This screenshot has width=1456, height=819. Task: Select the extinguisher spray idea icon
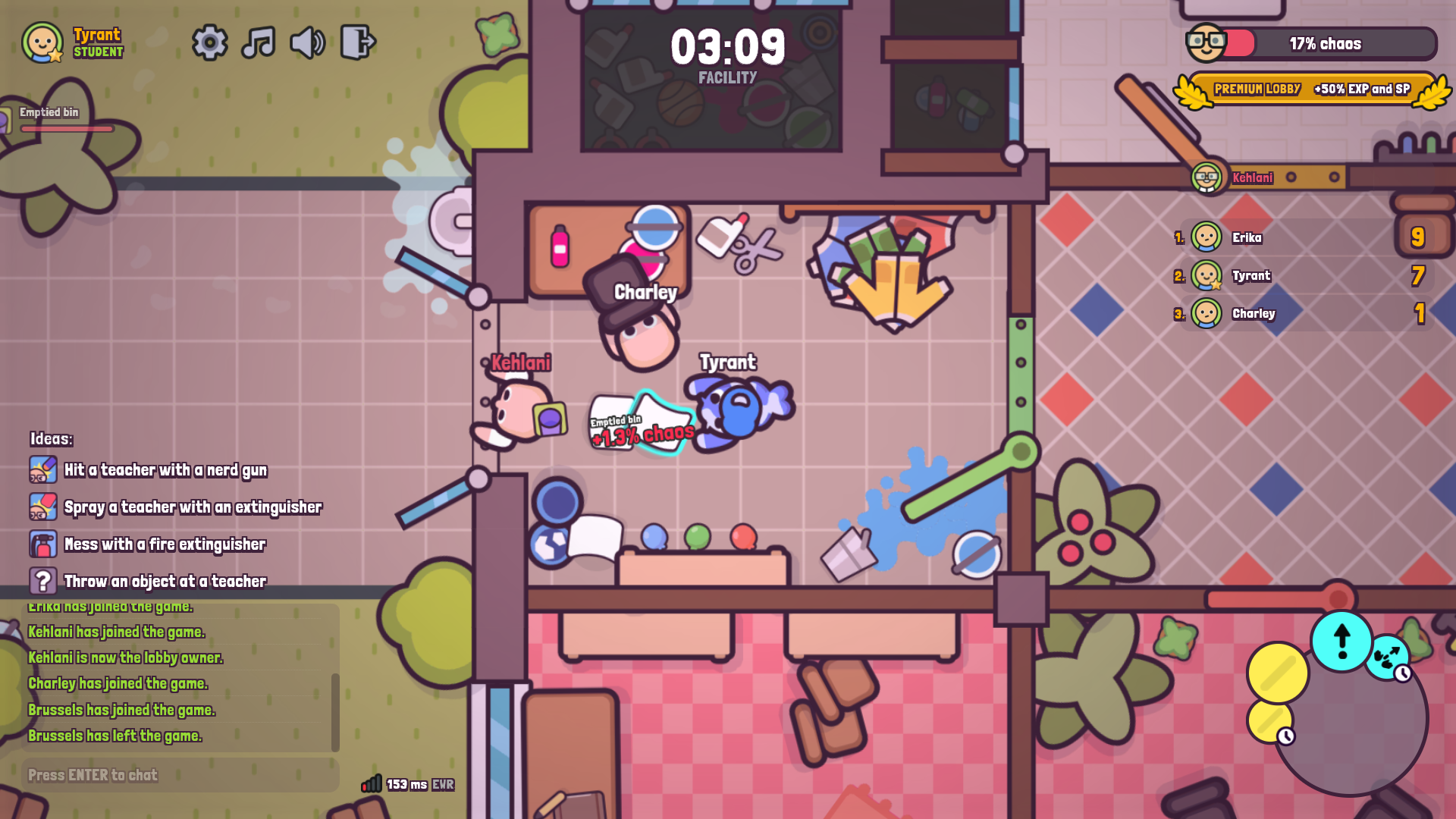click(x=43, y=507)
